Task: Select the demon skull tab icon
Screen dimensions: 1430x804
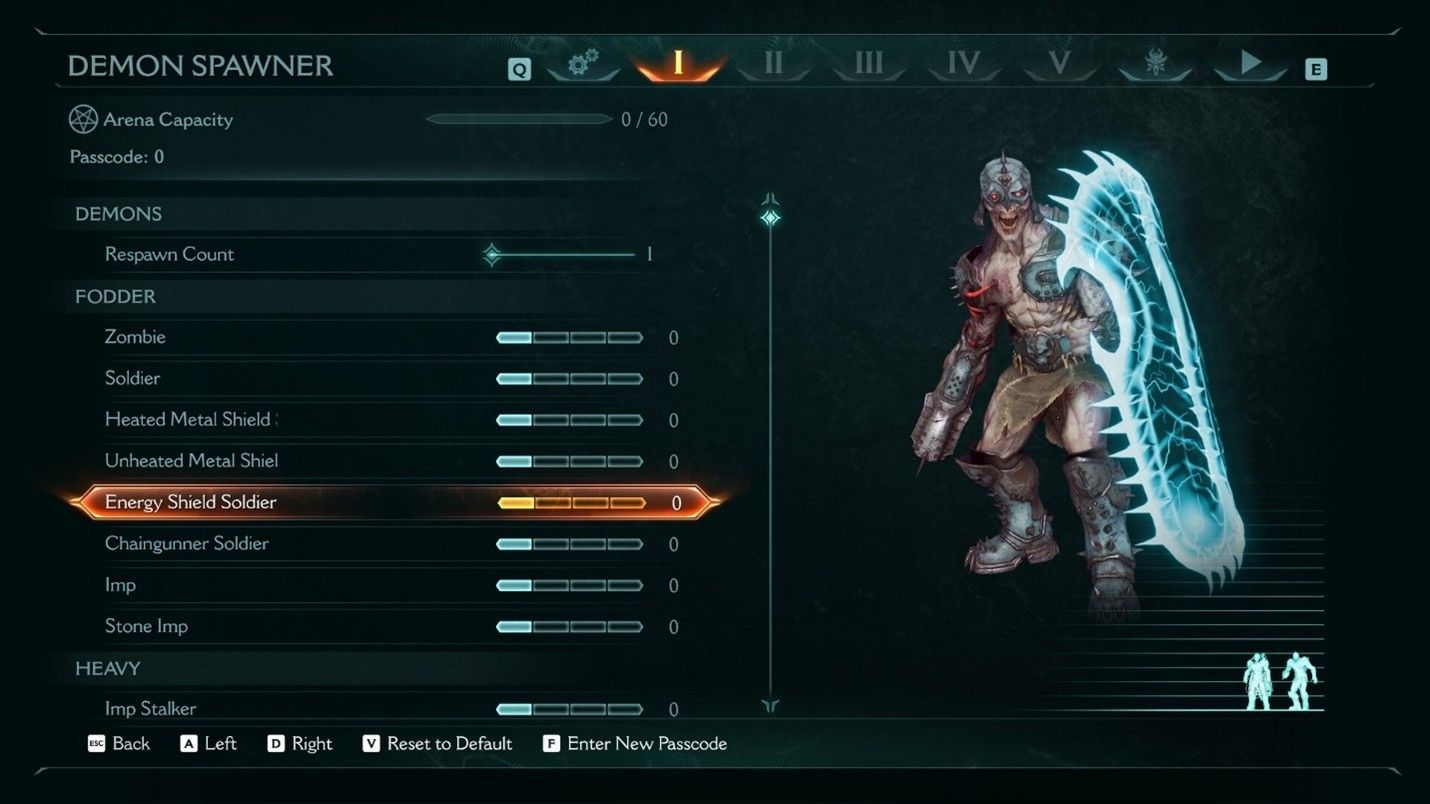Action: point(1155,60)
